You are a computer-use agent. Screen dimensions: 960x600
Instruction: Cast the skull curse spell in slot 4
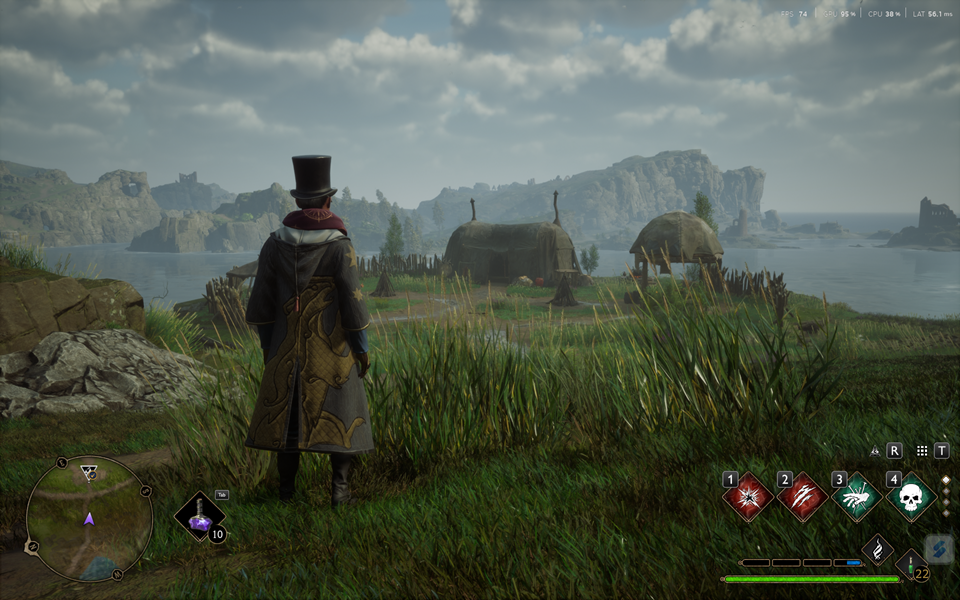(x=911, y=497)
